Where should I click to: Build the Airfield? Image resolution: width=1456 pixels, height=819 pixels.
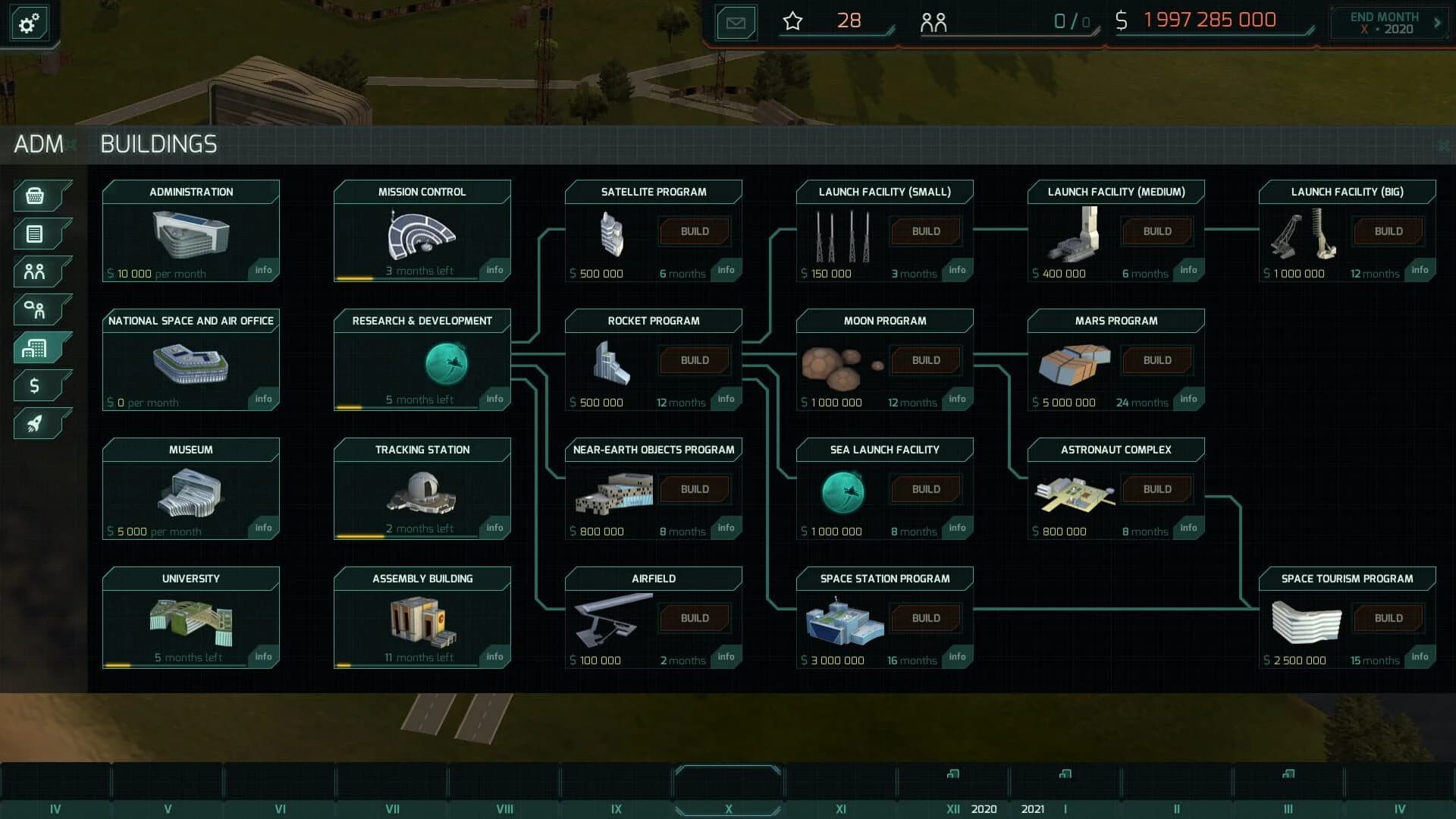coord(694,617)
